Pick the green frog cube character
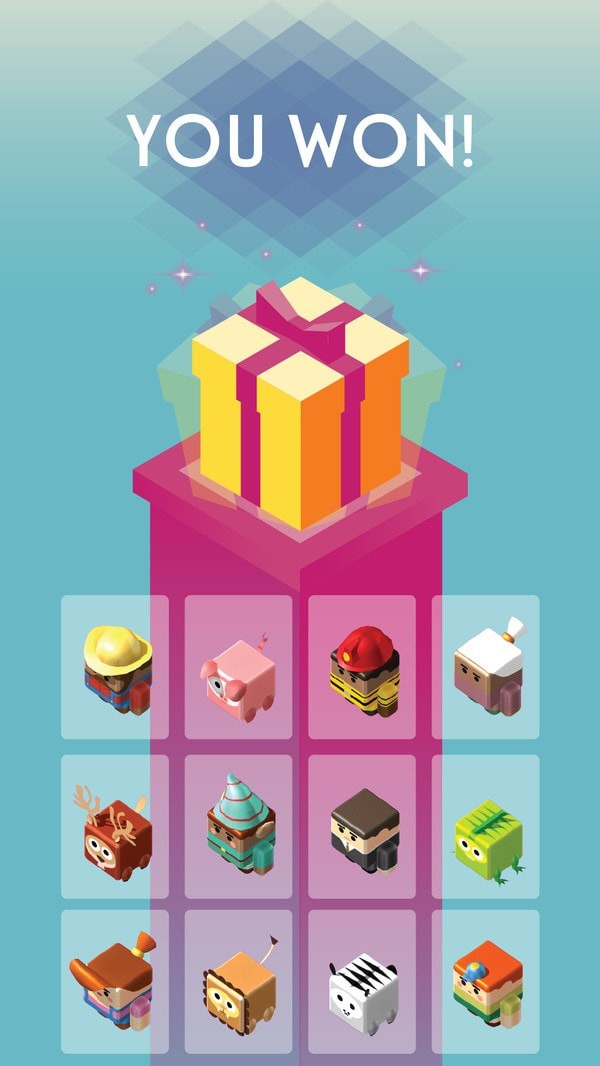 (486, 827)
